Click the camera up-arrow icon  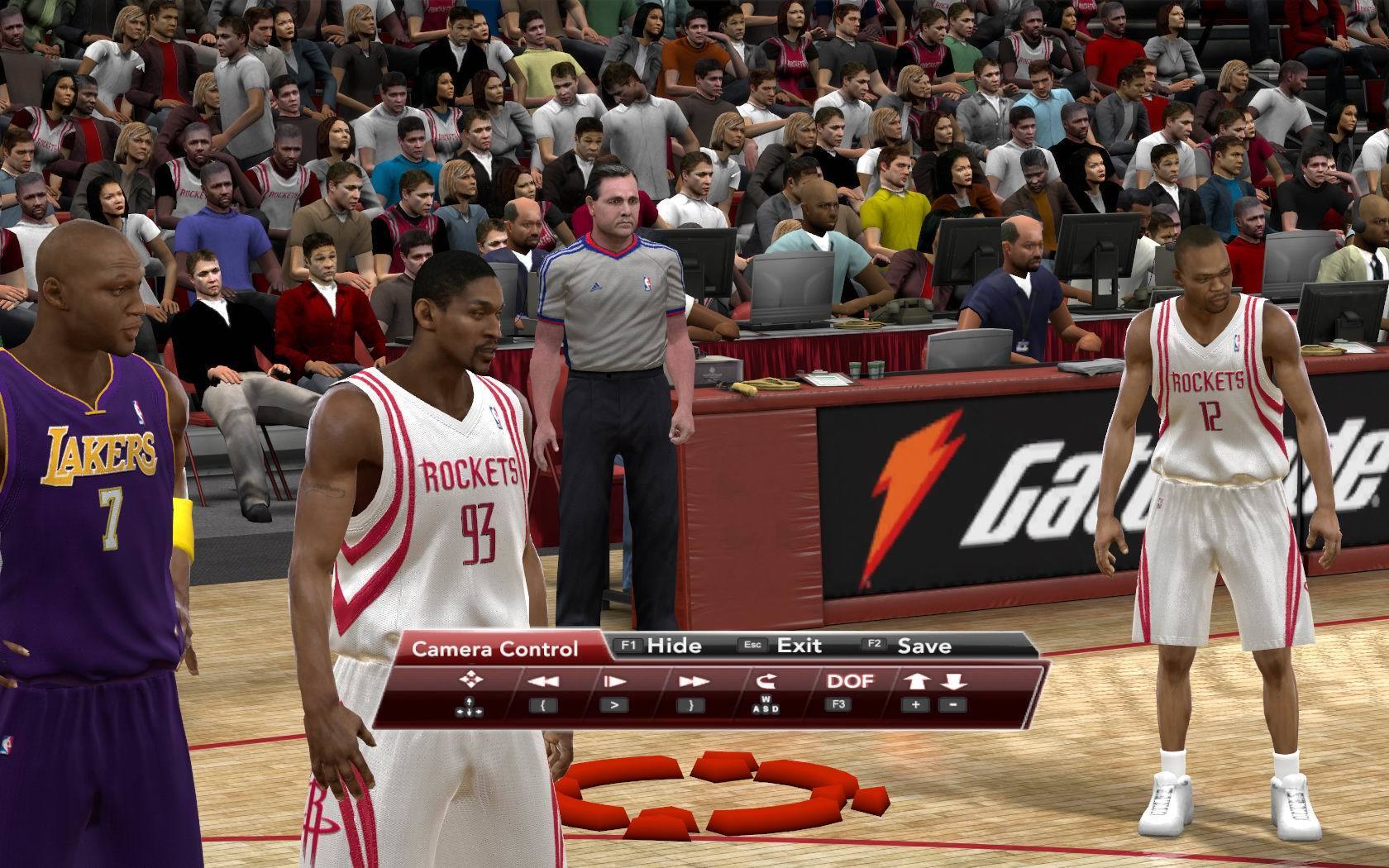(916, 681)
